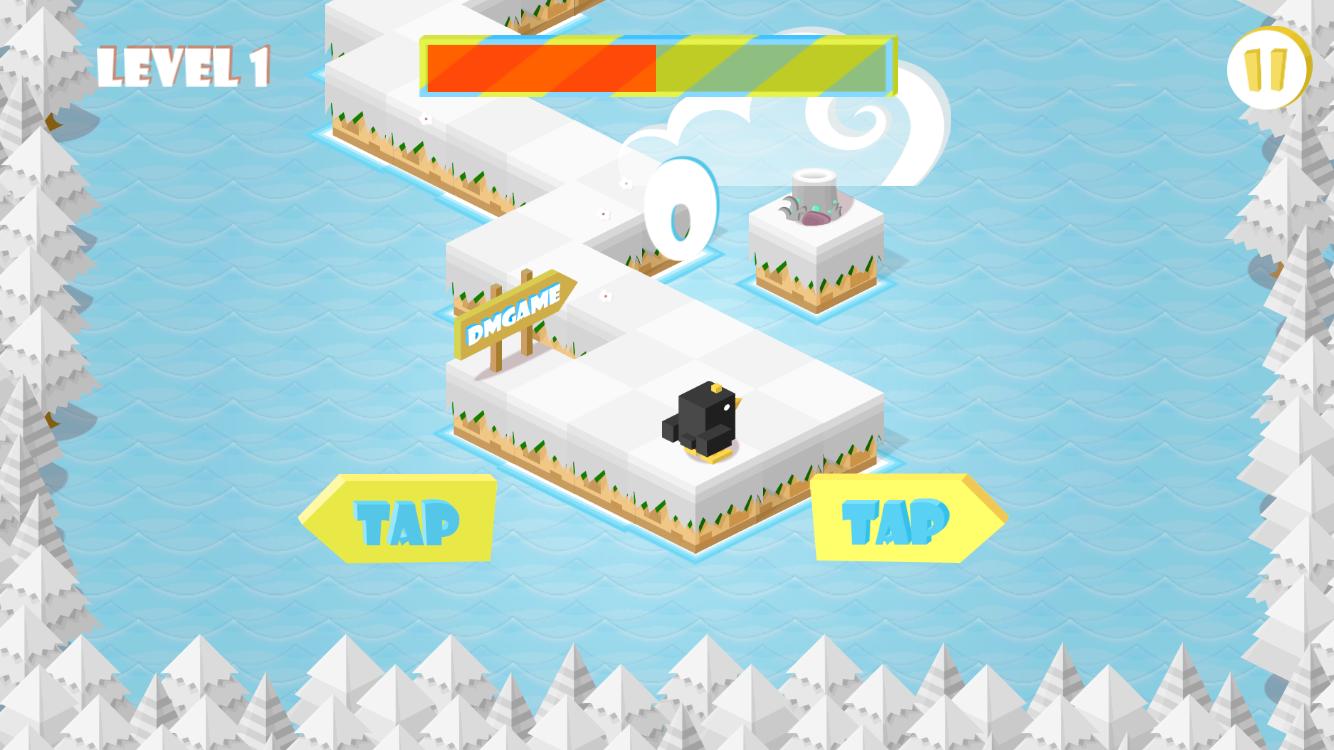This screenshot has width=1334, height=750.
Task: Click the pause icon in top-right corner
Action: pyautogui.click(x=1267, y=67)
